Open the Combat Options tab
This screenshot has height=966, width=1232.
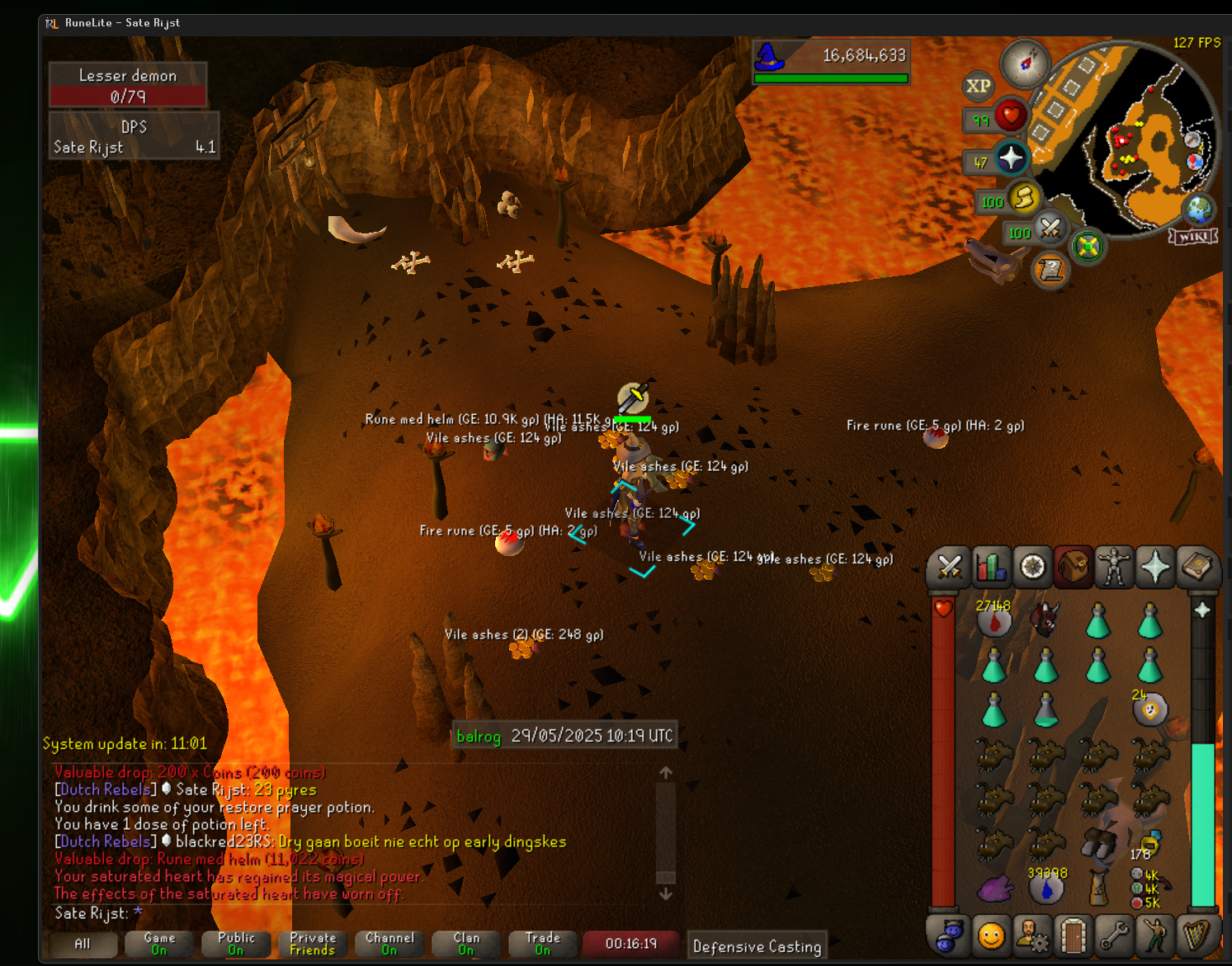click(x=949, y=568)
